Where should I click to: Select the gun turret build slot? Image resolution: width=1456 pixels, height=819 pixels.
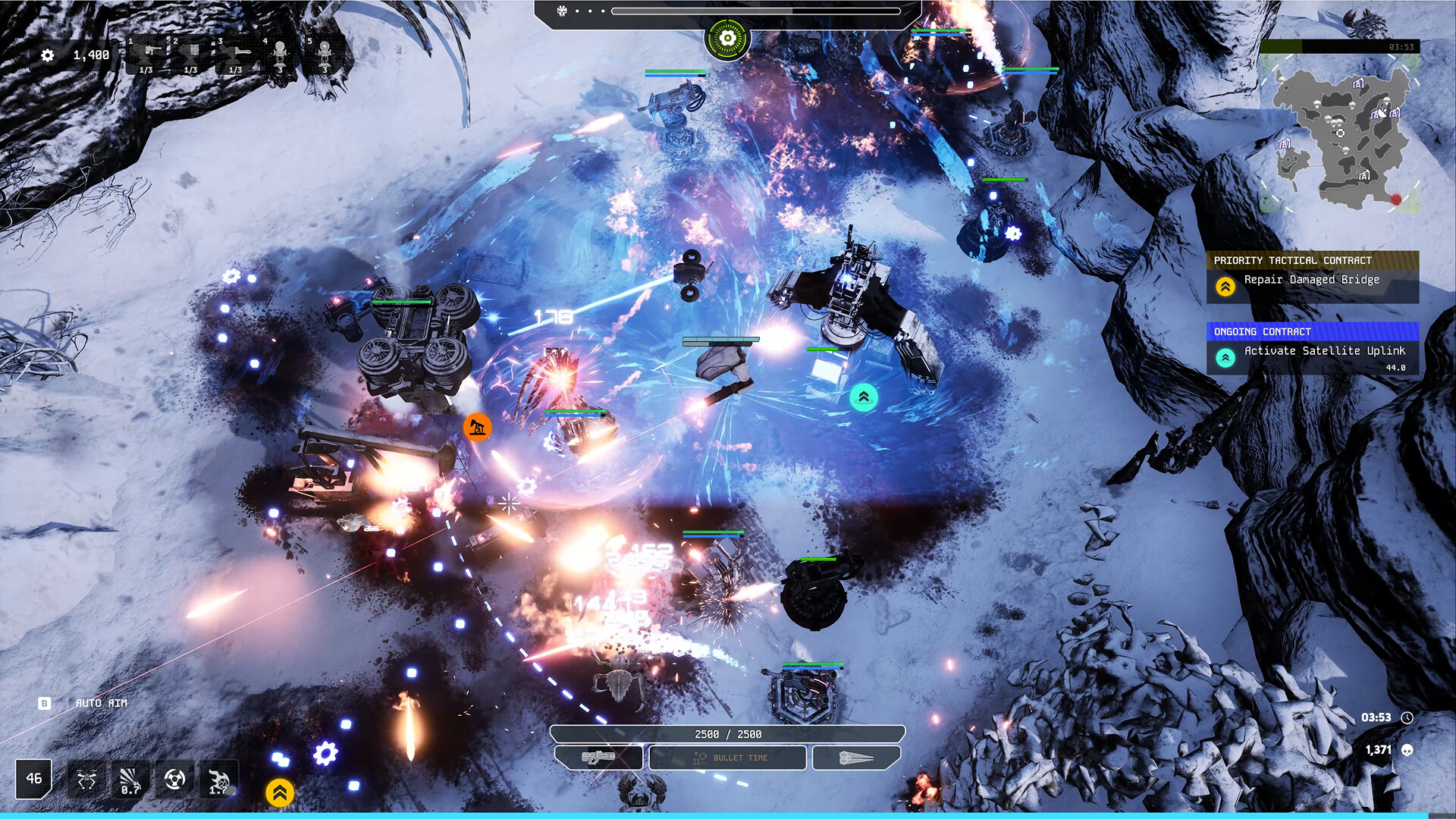pos(146,55)
